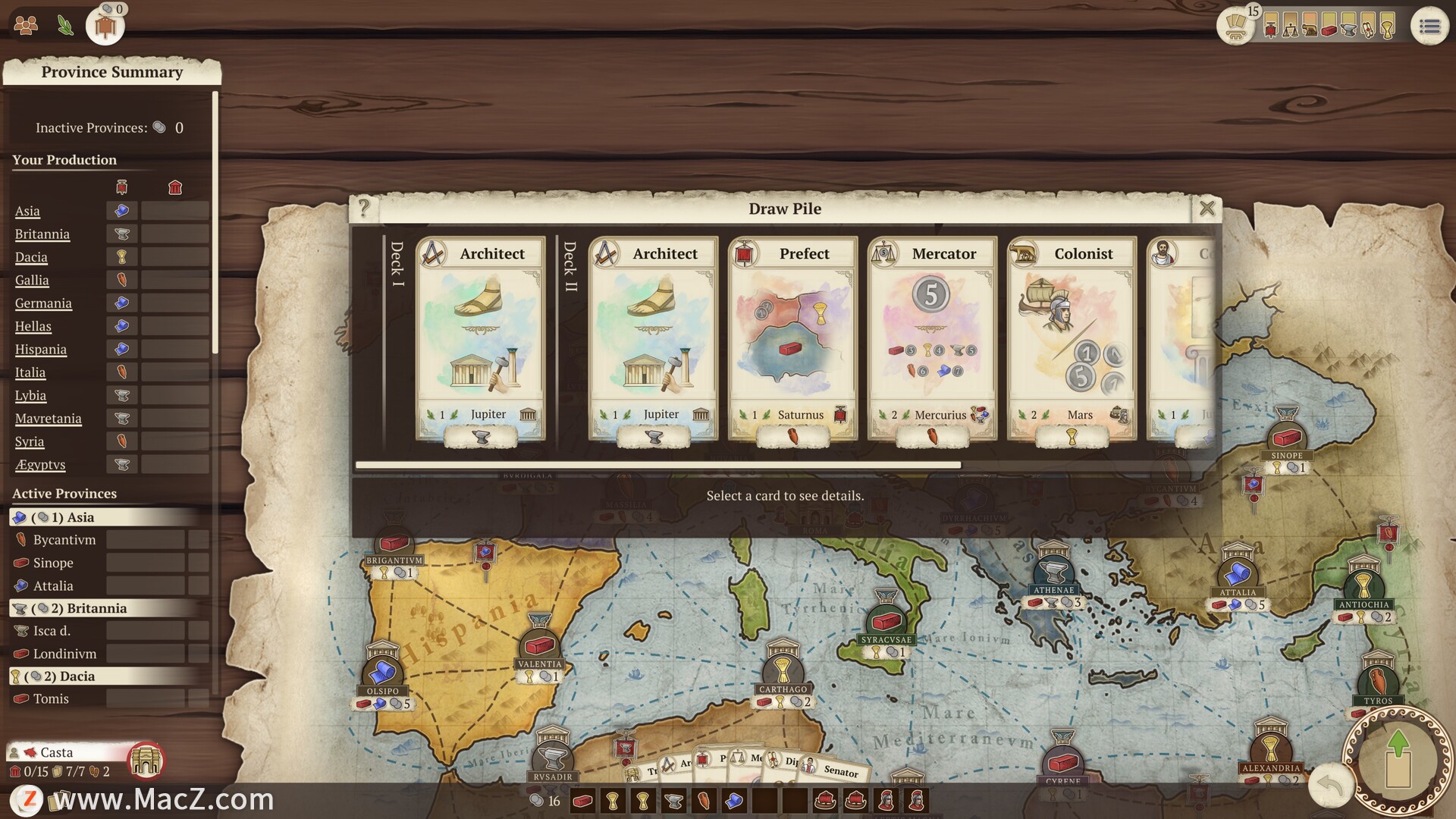Open the hamburger main menu

tap(1429, 27)
